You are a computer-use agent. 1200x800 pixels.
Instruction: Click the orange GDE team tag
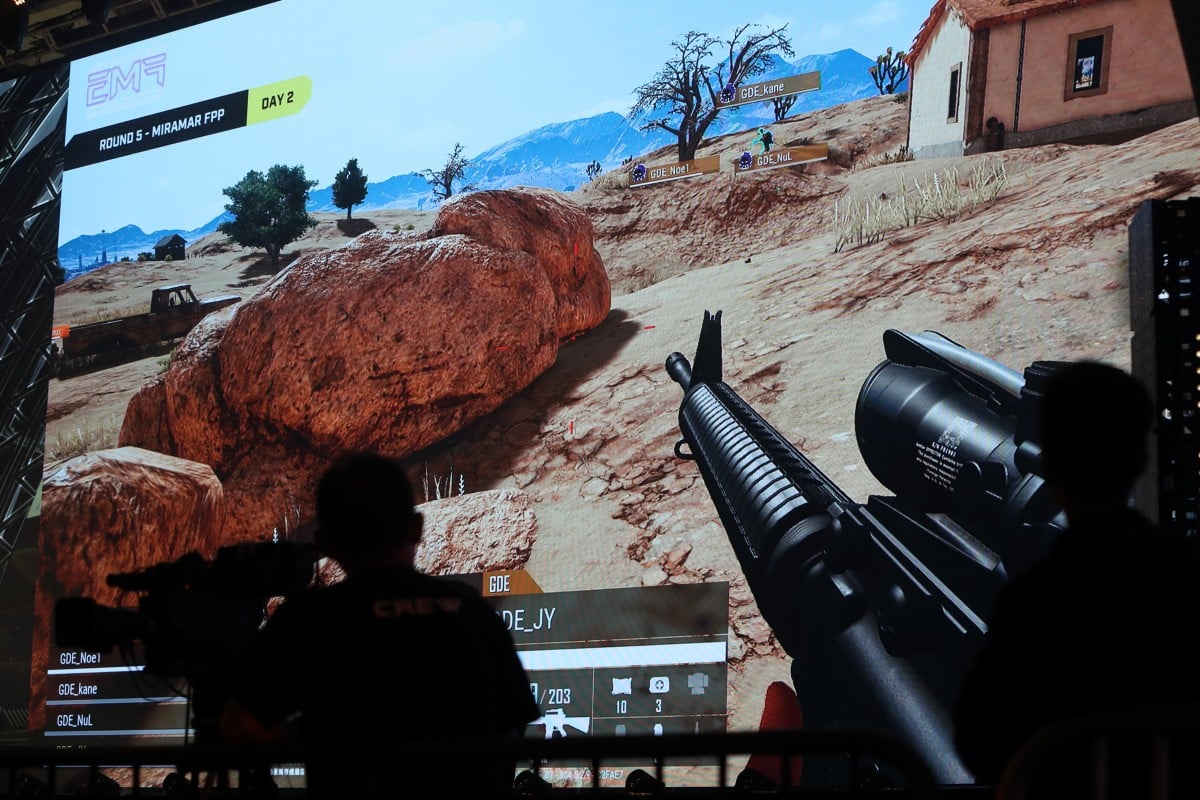510,583
